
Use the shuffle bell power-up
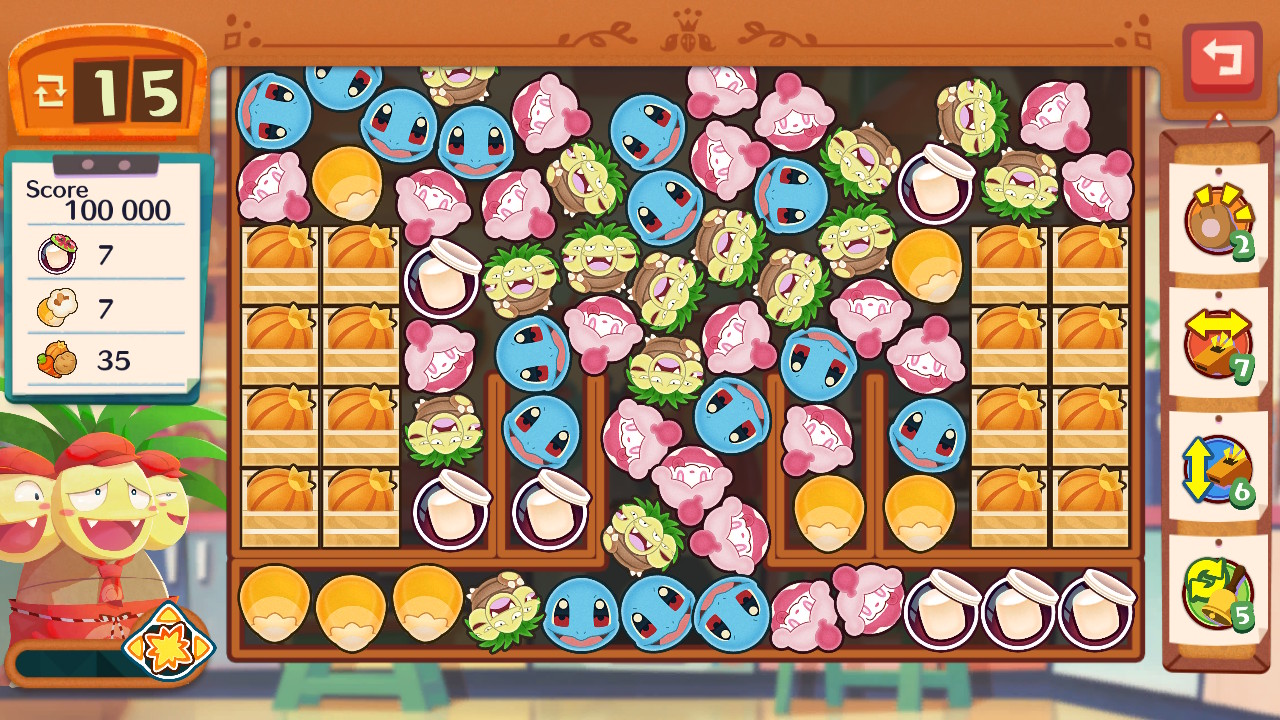pyautogui.click(x=1218, y=592)
